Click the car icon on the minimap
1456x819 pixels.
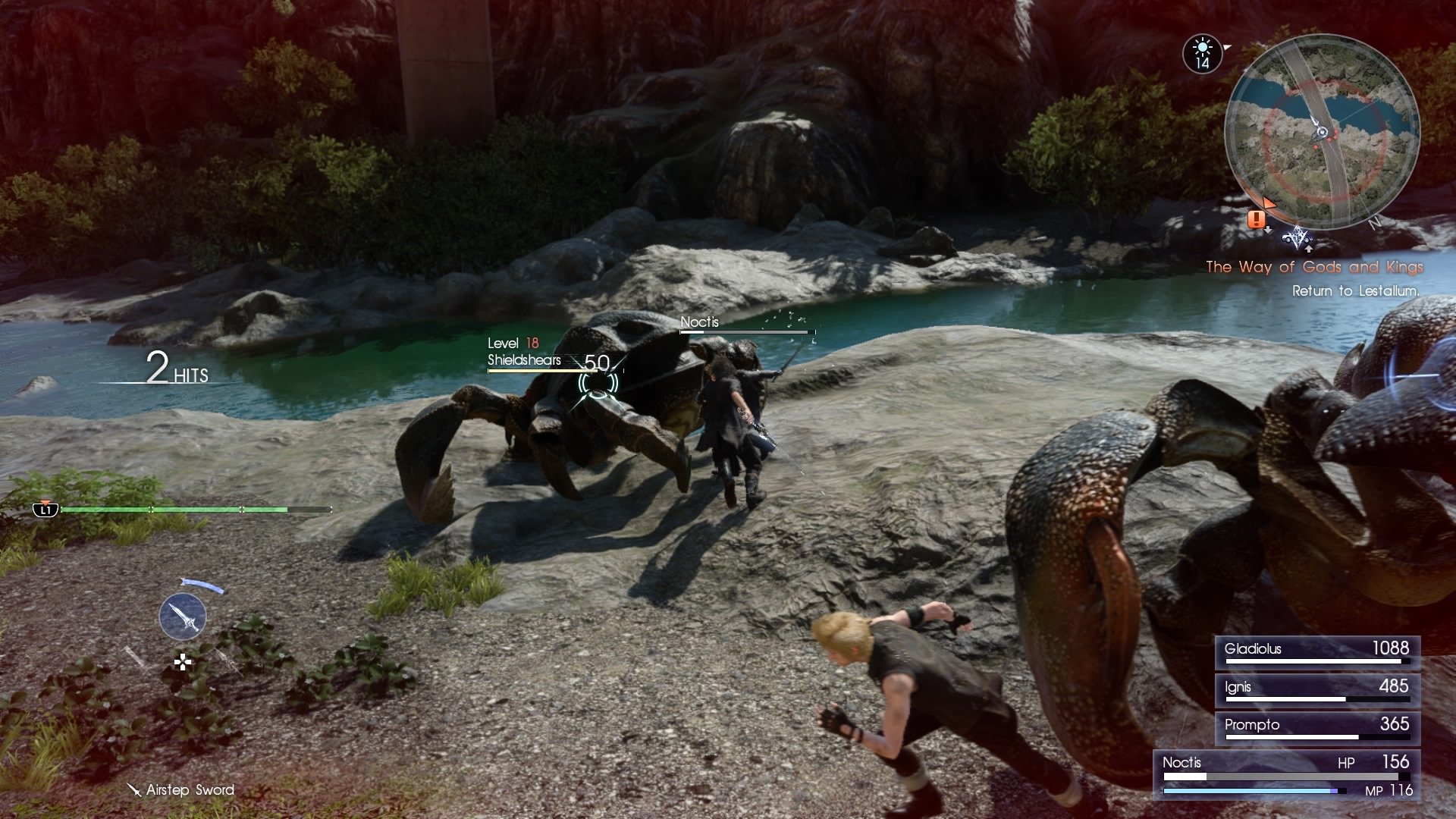pyautogui.click(x=1295, y=240)
